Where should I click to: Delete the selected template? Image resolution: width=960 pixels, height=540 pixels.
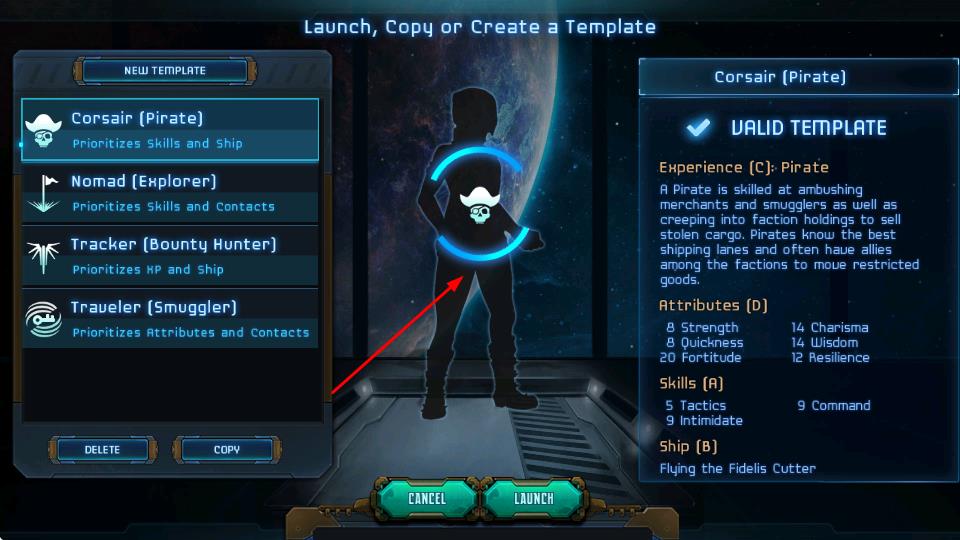pyautogui.click(x=102, y=450)
